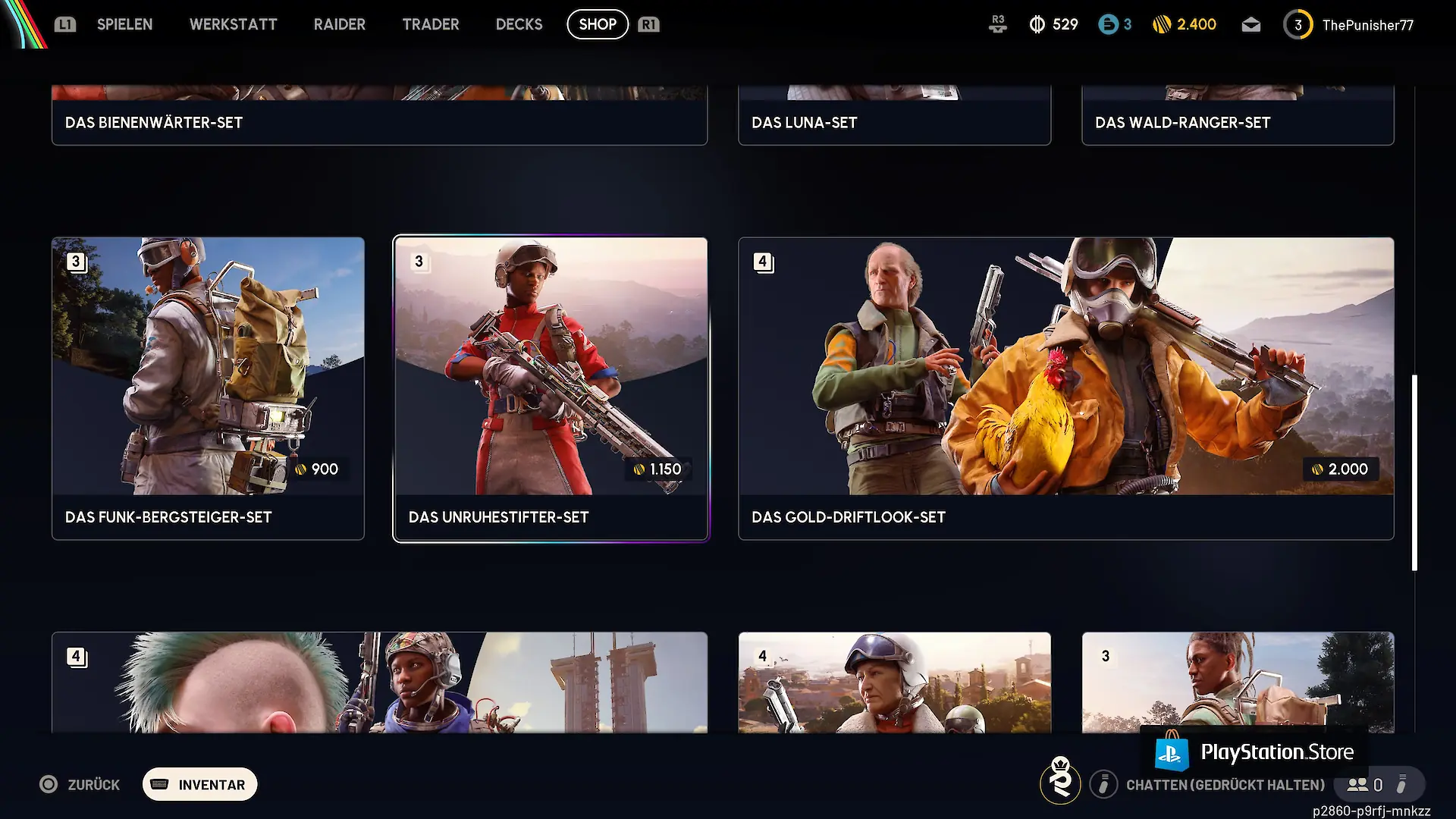Go to the Raider tab
Image resolution: width=1456 pixels, height=819 pixels.
[x=339, y=24]
